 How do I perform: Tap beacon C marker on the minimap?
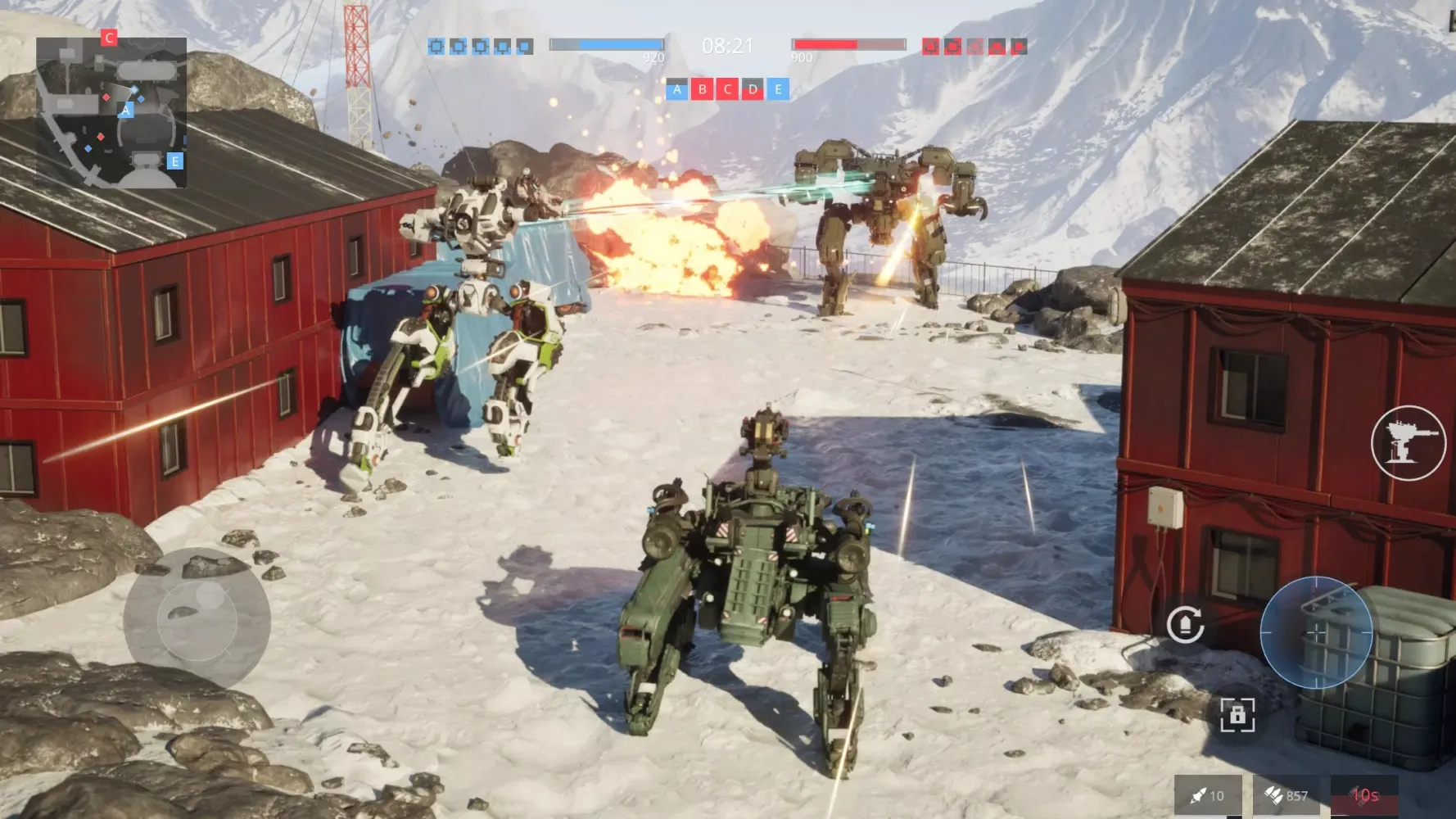click(107, 37)
